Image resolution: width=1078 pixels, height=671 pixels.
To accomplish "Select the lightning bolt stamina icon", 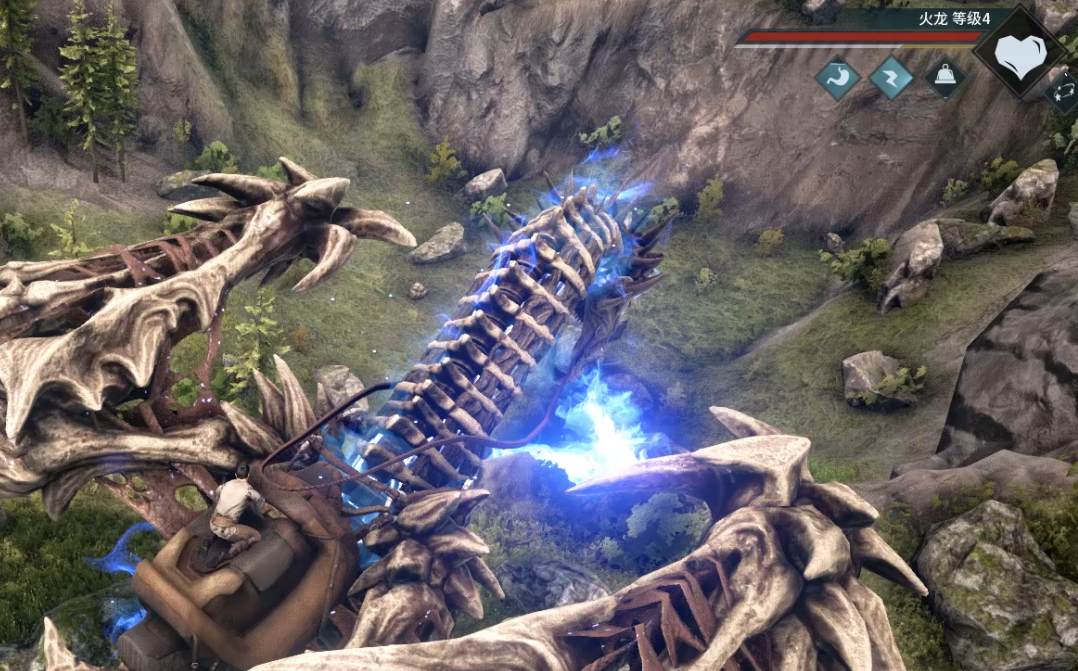I will 891,77.
